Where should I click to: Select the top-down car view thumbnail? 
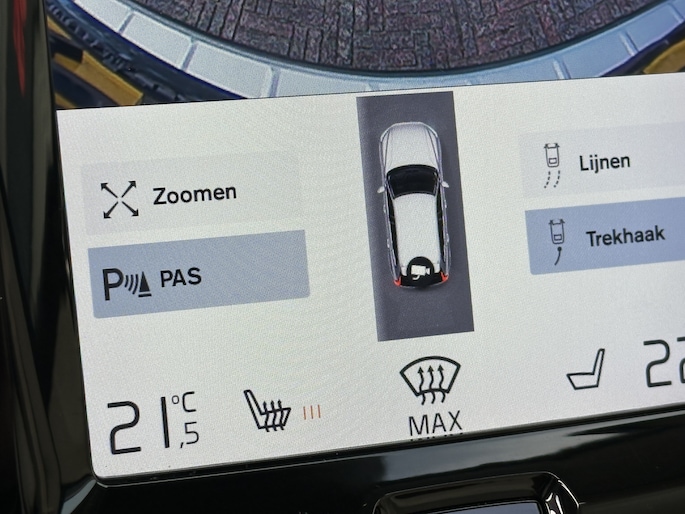(x=415, y=214)
